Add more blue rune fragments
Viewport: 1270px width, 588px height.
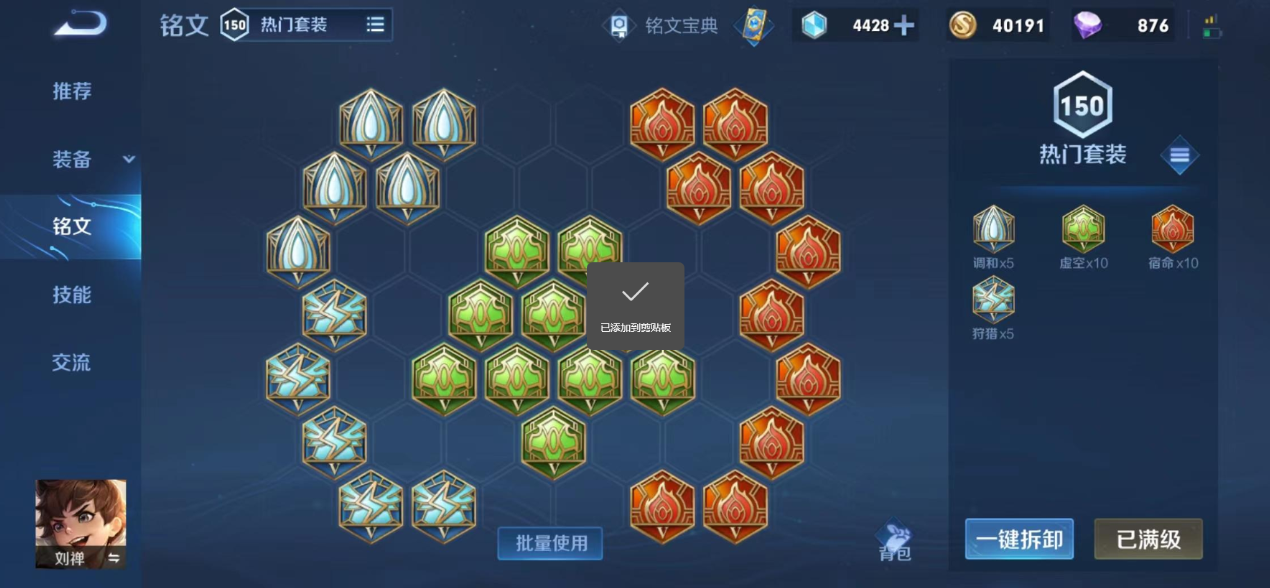903,26
